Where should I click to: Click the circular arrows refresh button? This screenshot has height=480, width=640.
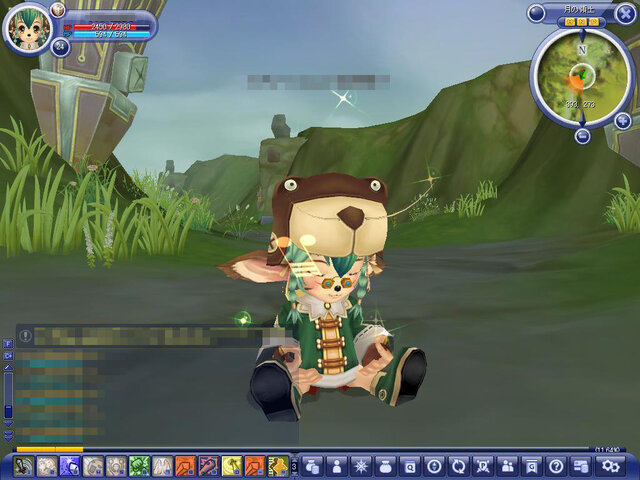458,466
